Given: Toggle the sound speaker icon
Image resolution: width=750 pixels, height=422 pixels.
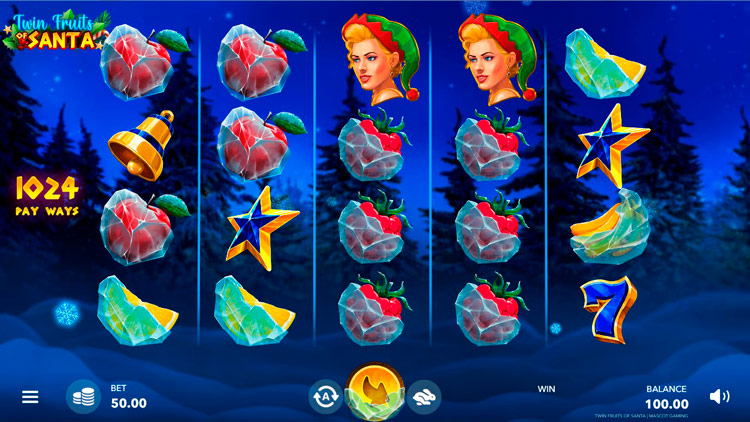Looking at the screenshot, I should [x=719, y=396].
